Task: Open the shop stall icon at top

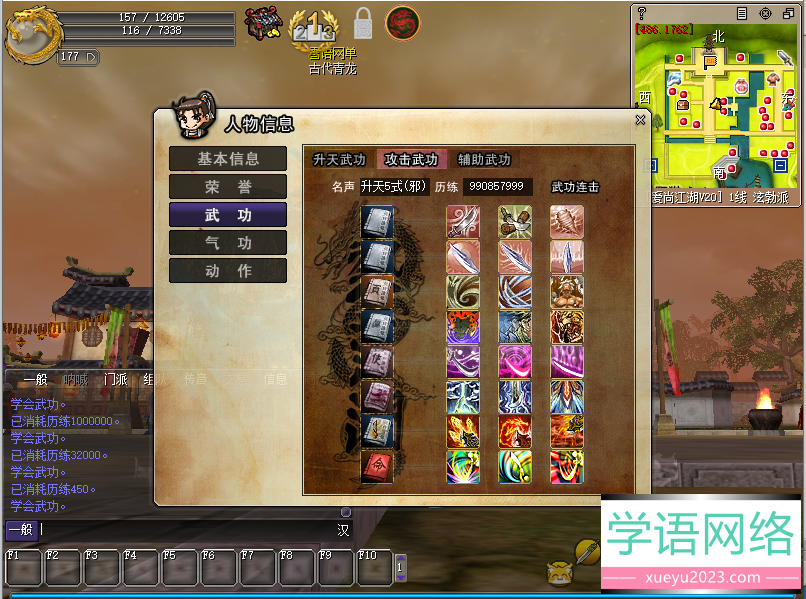Action: tap(264, 22)
